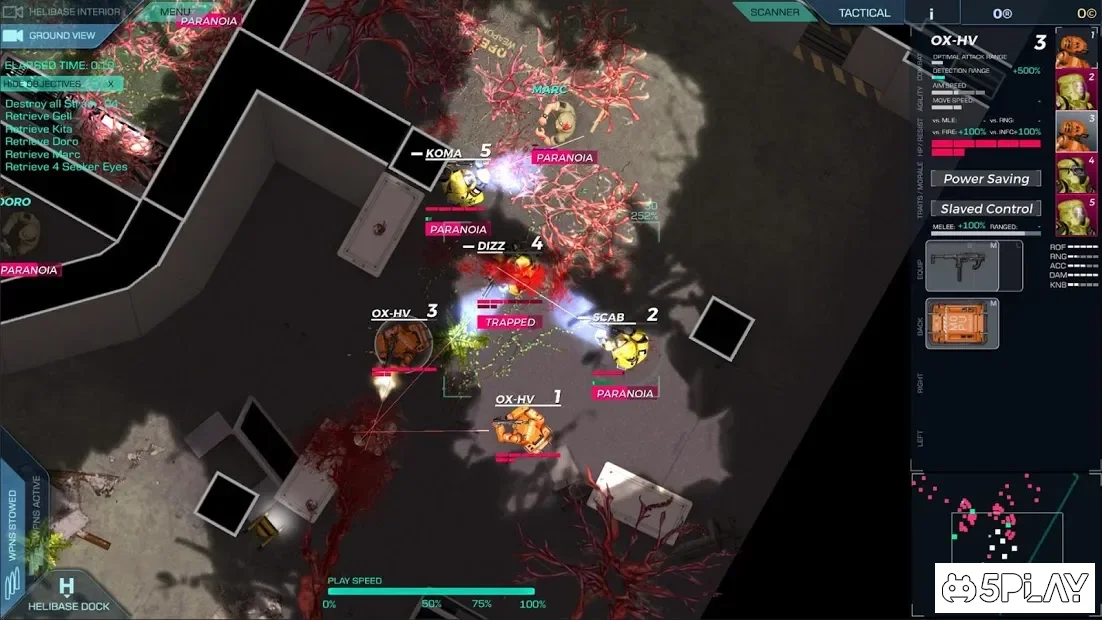Return to Helibase Dock
The height and width of the screenshot is (620, 1102).
(67, 595)
